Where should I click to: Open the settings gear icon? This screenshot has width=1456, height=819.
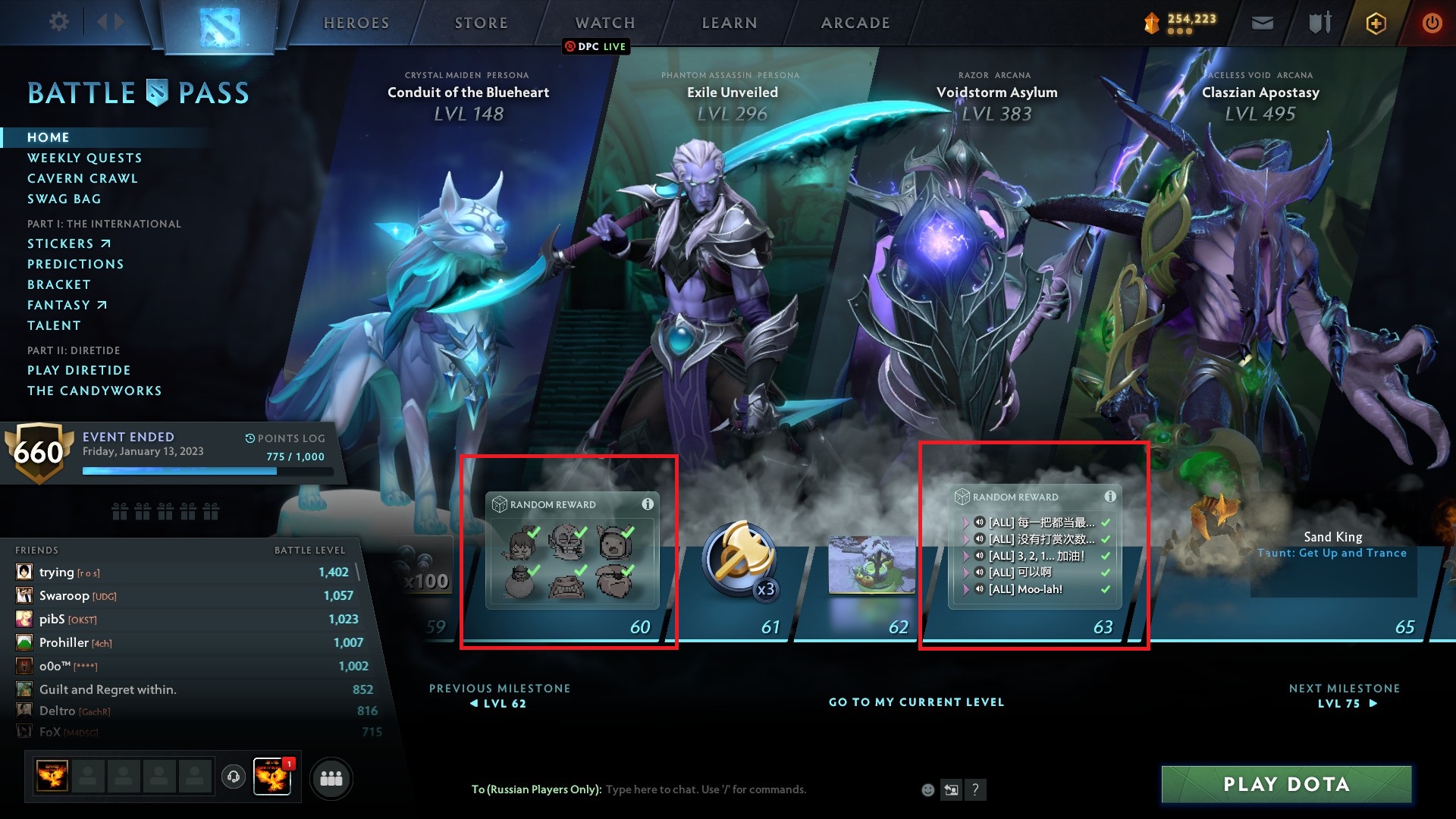click(x=58, y=21)
